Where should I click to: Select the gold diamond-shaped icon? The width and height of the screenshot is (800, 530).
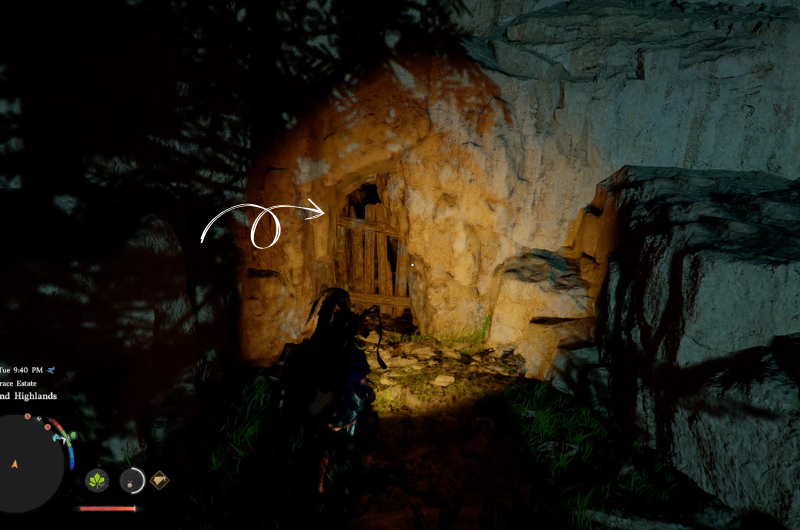[x=158, y=481]
